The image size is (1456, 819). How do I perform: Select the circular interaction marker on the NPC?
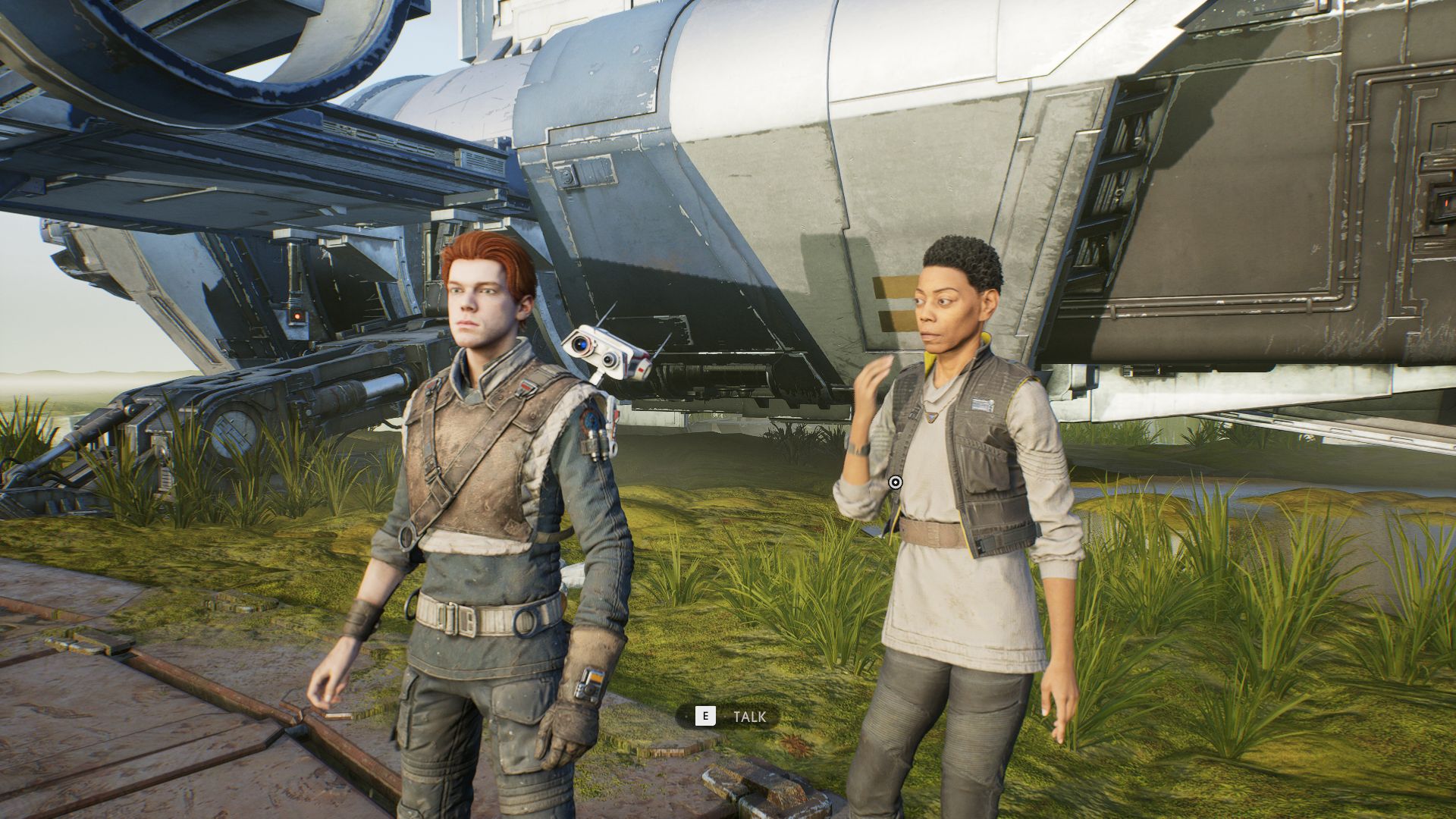tap(895, 482)
